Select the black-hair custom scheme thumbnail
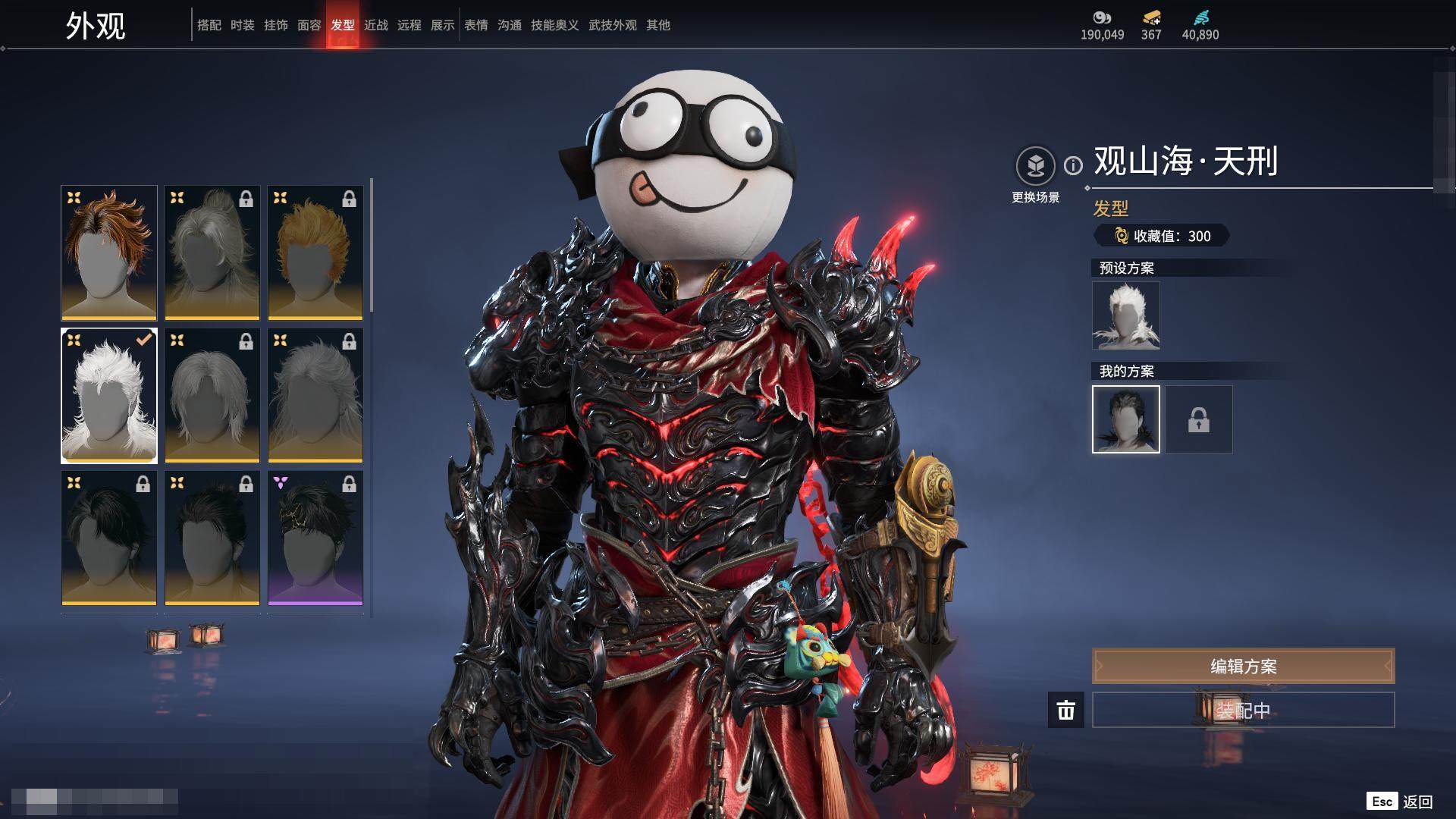Image resolution: width=1456 pixels, height=819 pixels. tap(1125, 419)
